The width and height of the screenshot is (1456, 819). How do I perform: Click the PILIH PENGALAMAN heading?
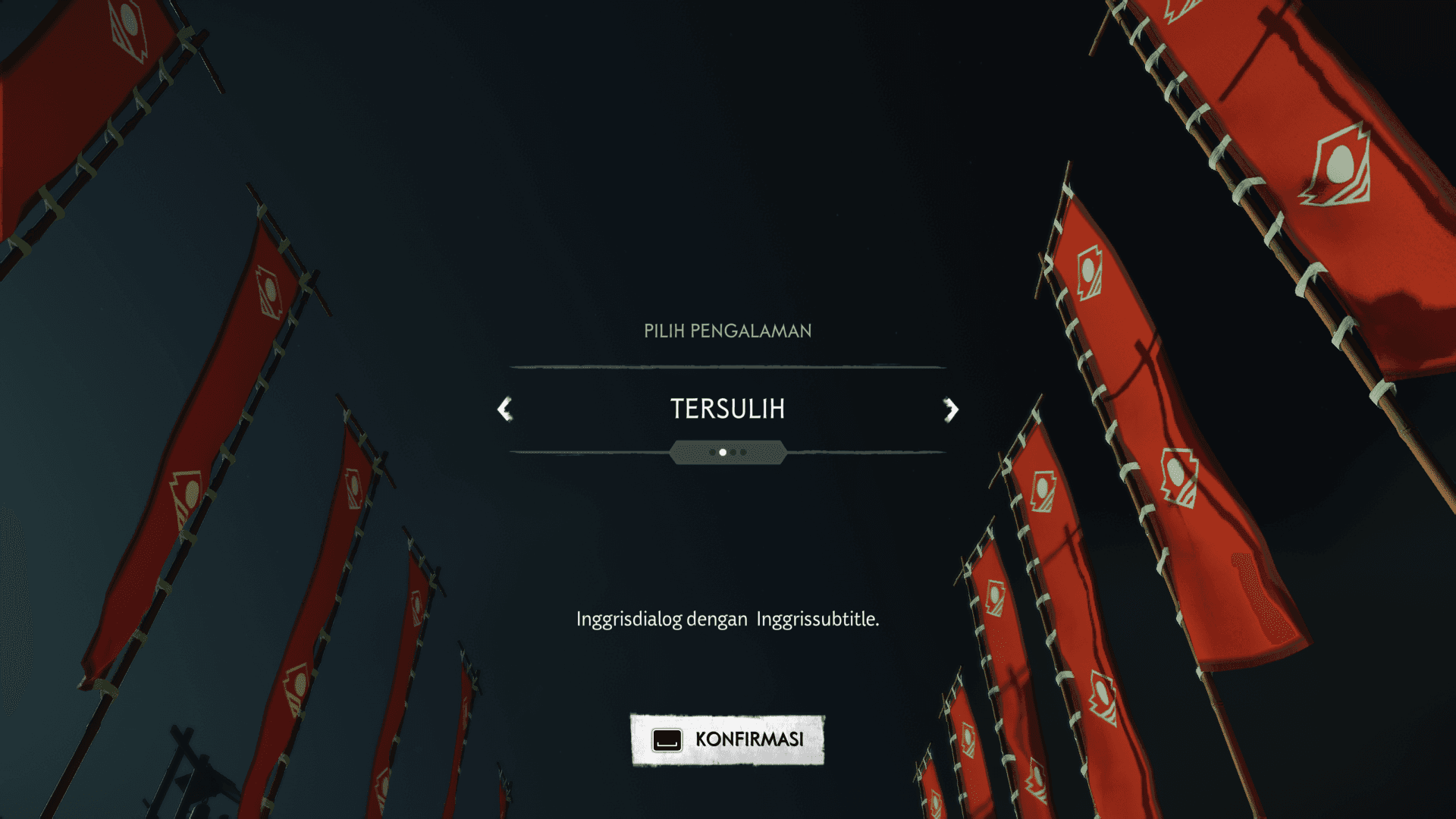pyautogui.click(x=726, y=331)
